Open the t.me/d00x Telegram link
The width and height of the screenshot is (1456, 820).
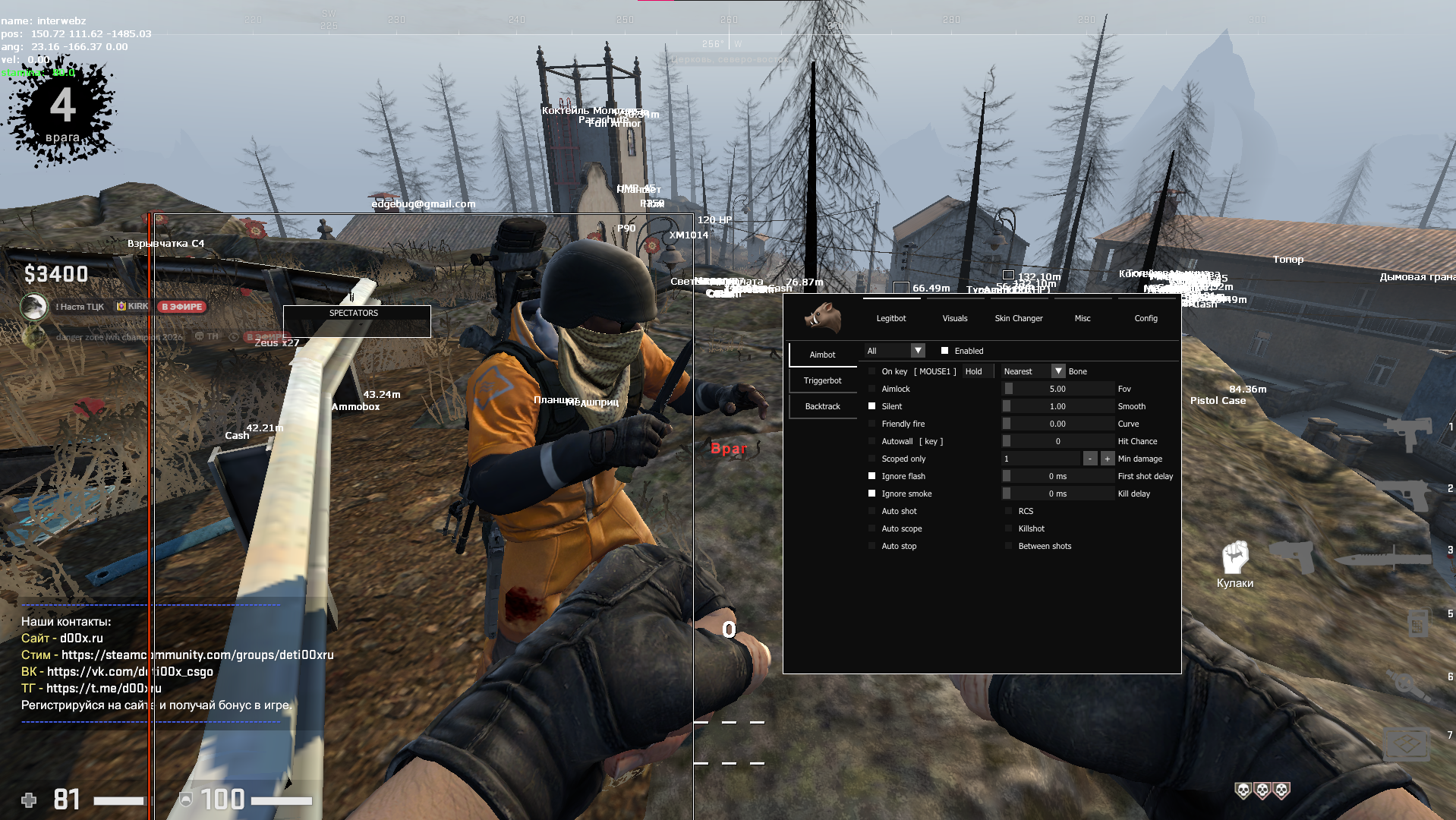[104, 689]
